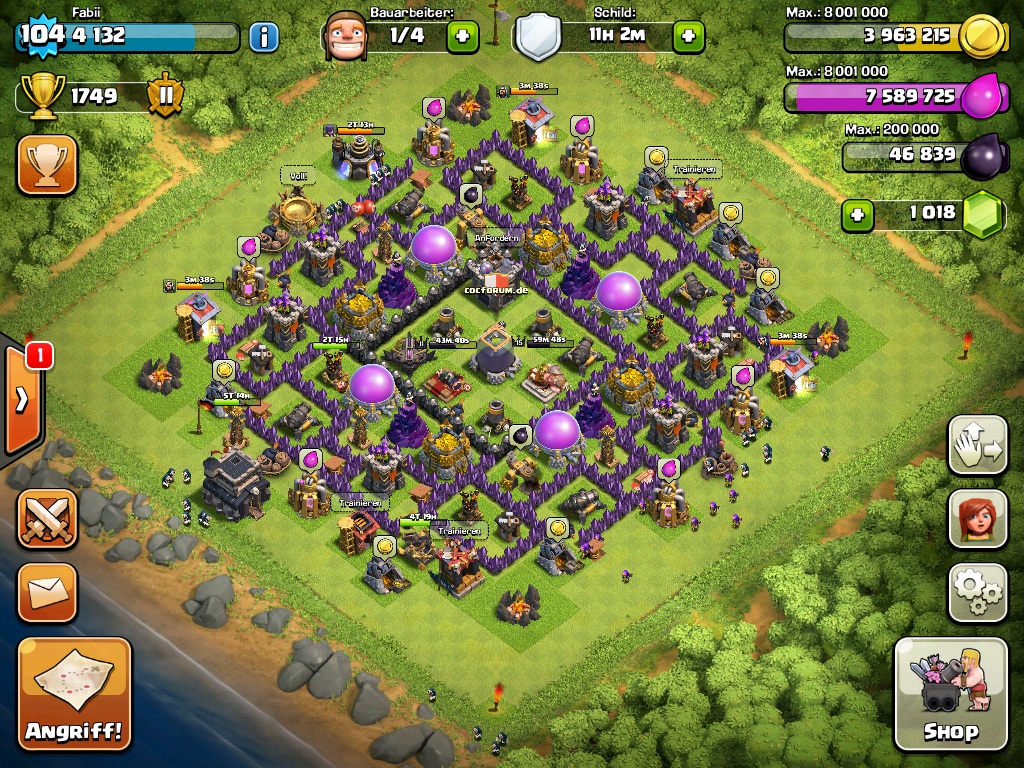The width and height of the screenshot is (1024, 768).
Task: Expand the side chat arrow tab
Action: pyautogui.click(x=22, y=400)
